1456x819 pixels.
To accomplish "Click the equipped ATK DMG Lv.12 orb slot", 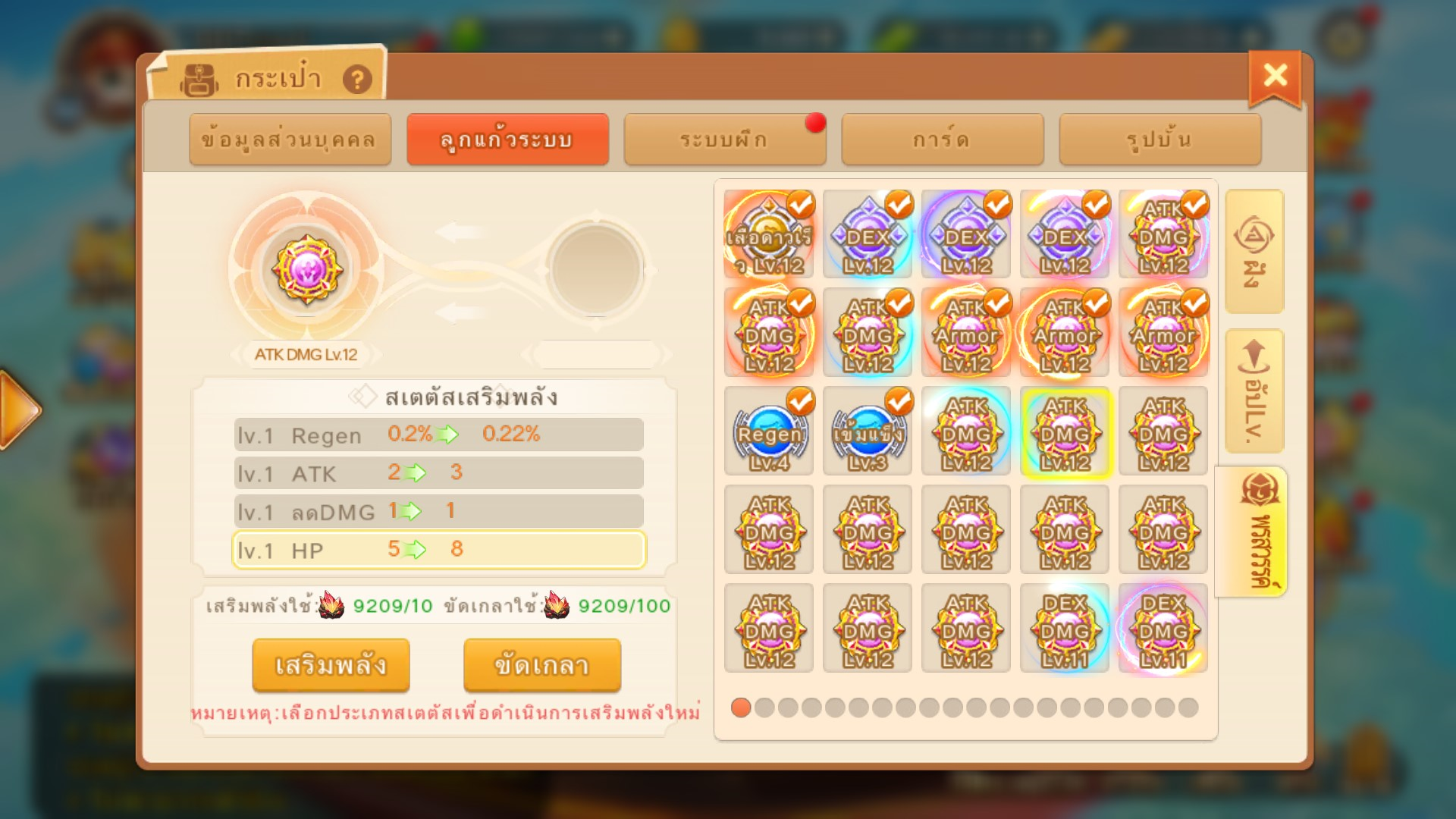I will coord(306,269).
